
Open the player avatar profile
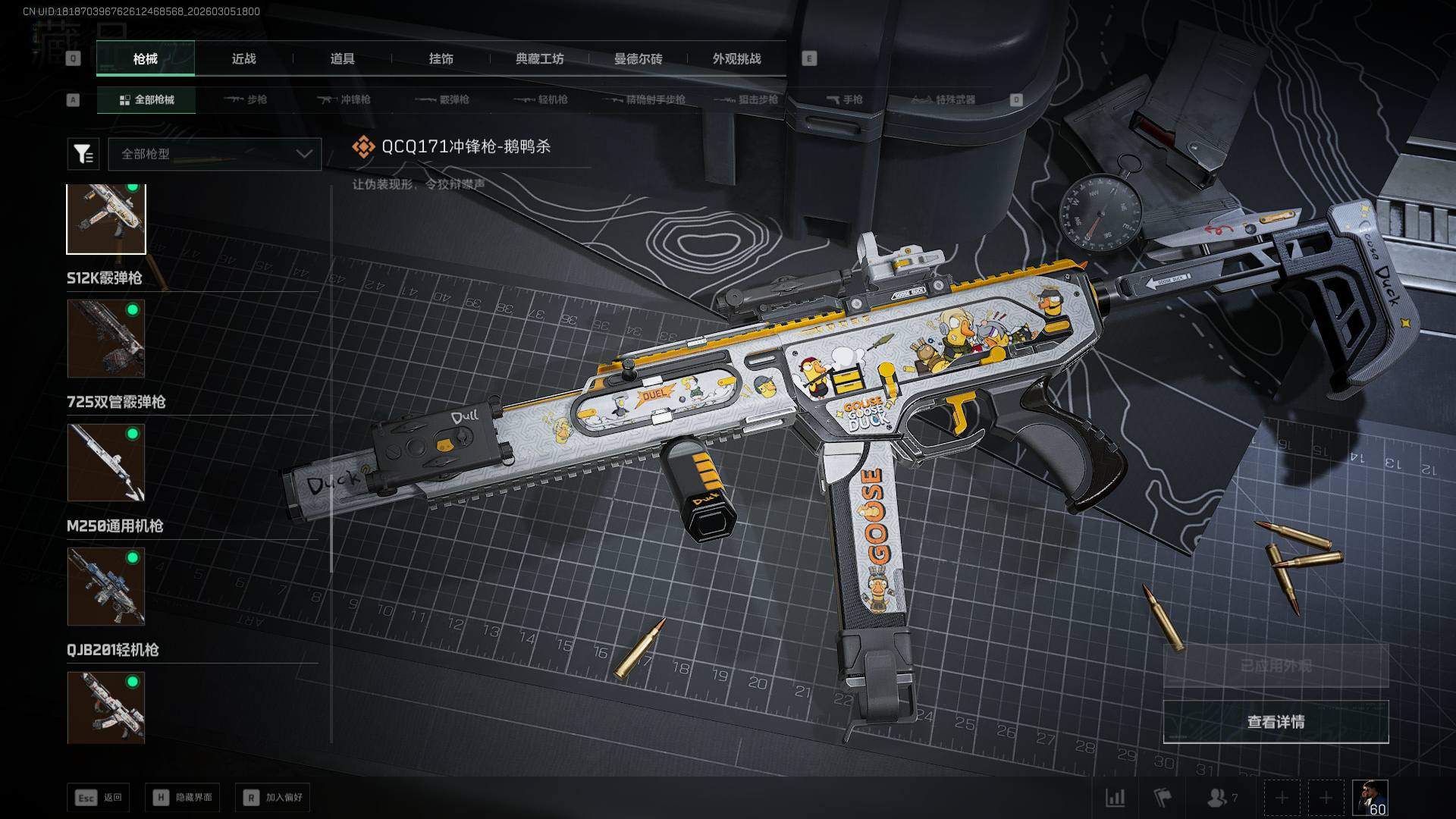point(1370,798)
